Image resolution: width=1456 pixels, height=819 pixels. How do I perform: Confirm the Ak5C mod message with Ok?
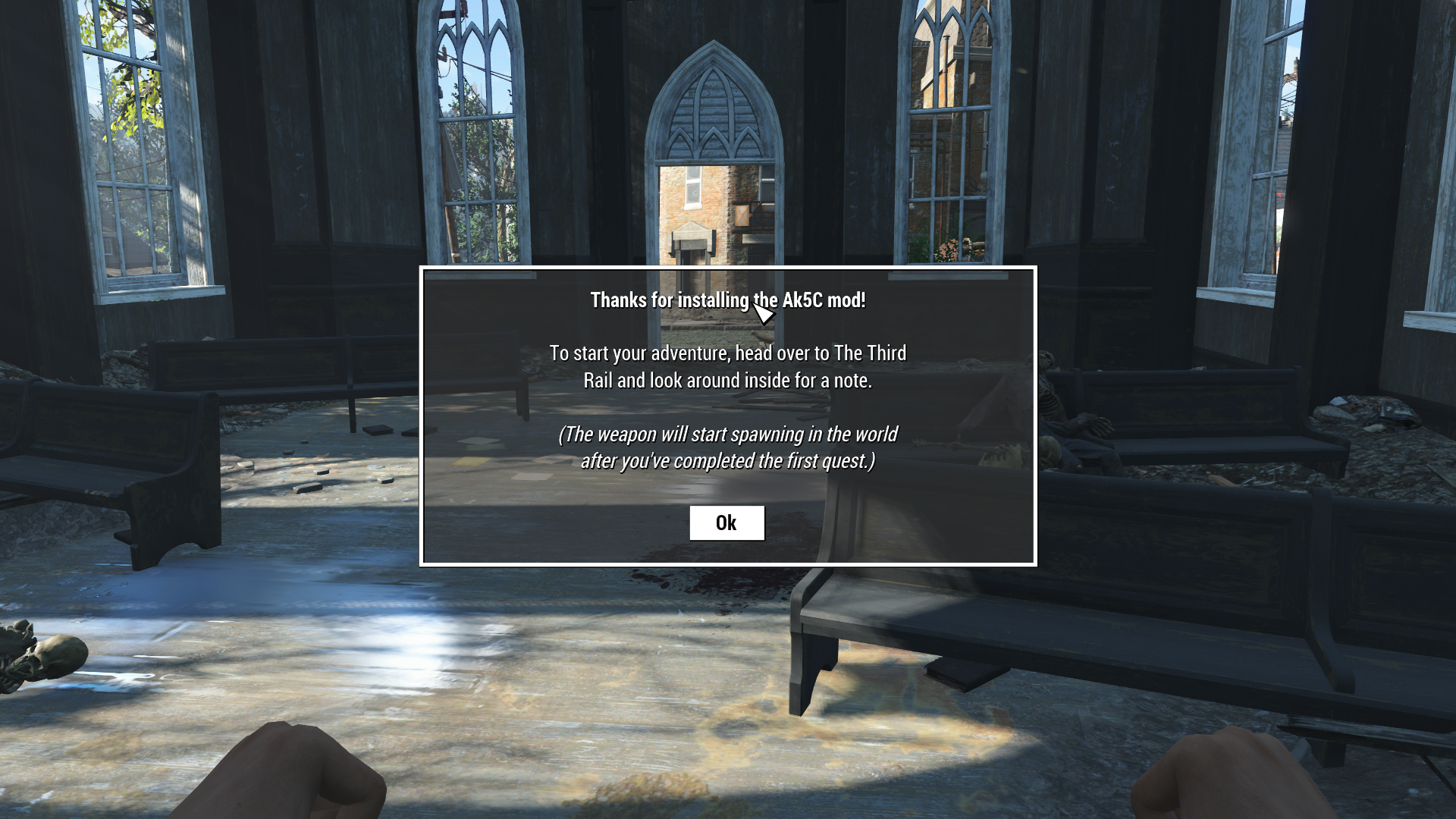pyautogui.click(x=726, y=522)
